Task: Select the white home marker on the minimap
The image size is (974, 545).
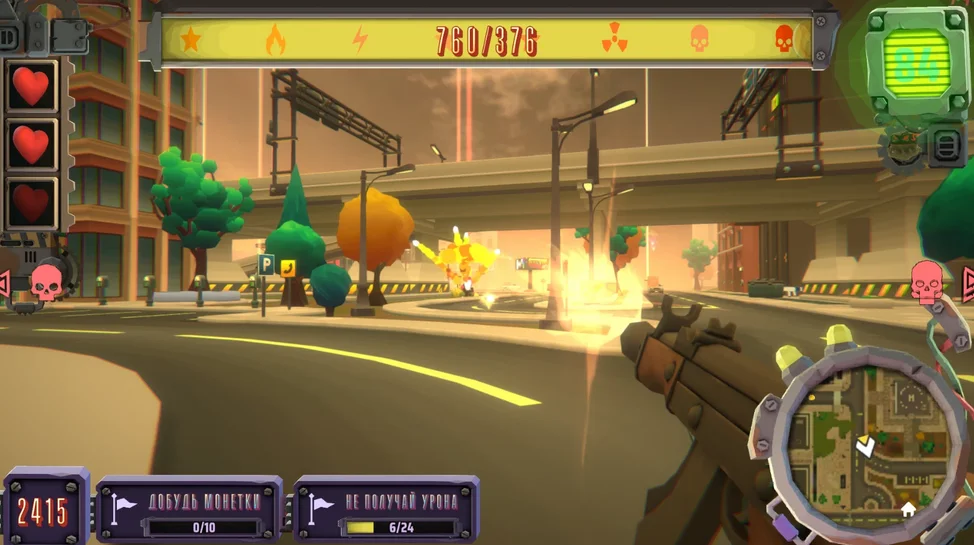Action: (908, 509)
